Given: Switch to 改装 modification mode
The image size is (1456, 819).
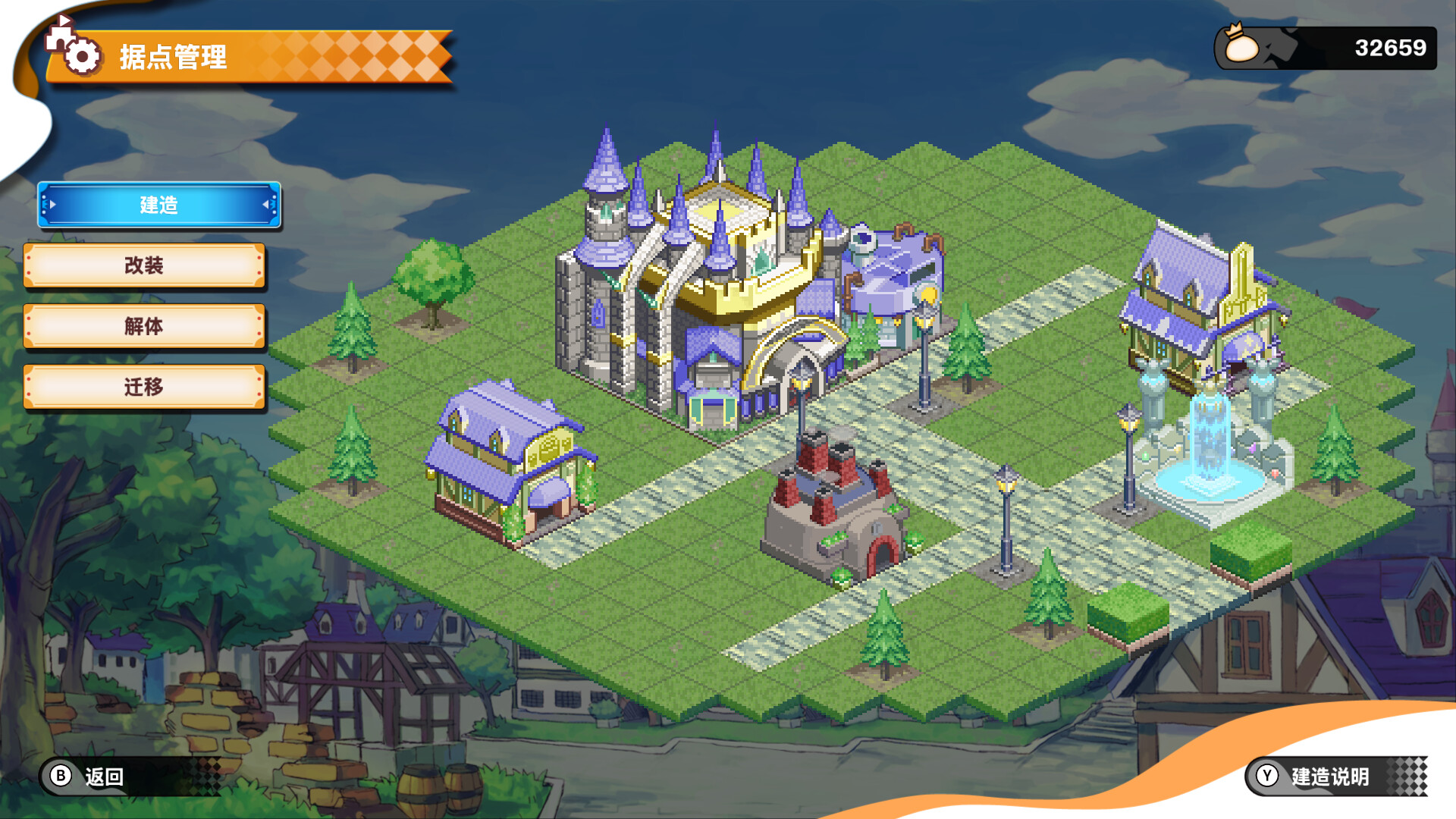Looking at the screenshot, I should tap(145, 265).
